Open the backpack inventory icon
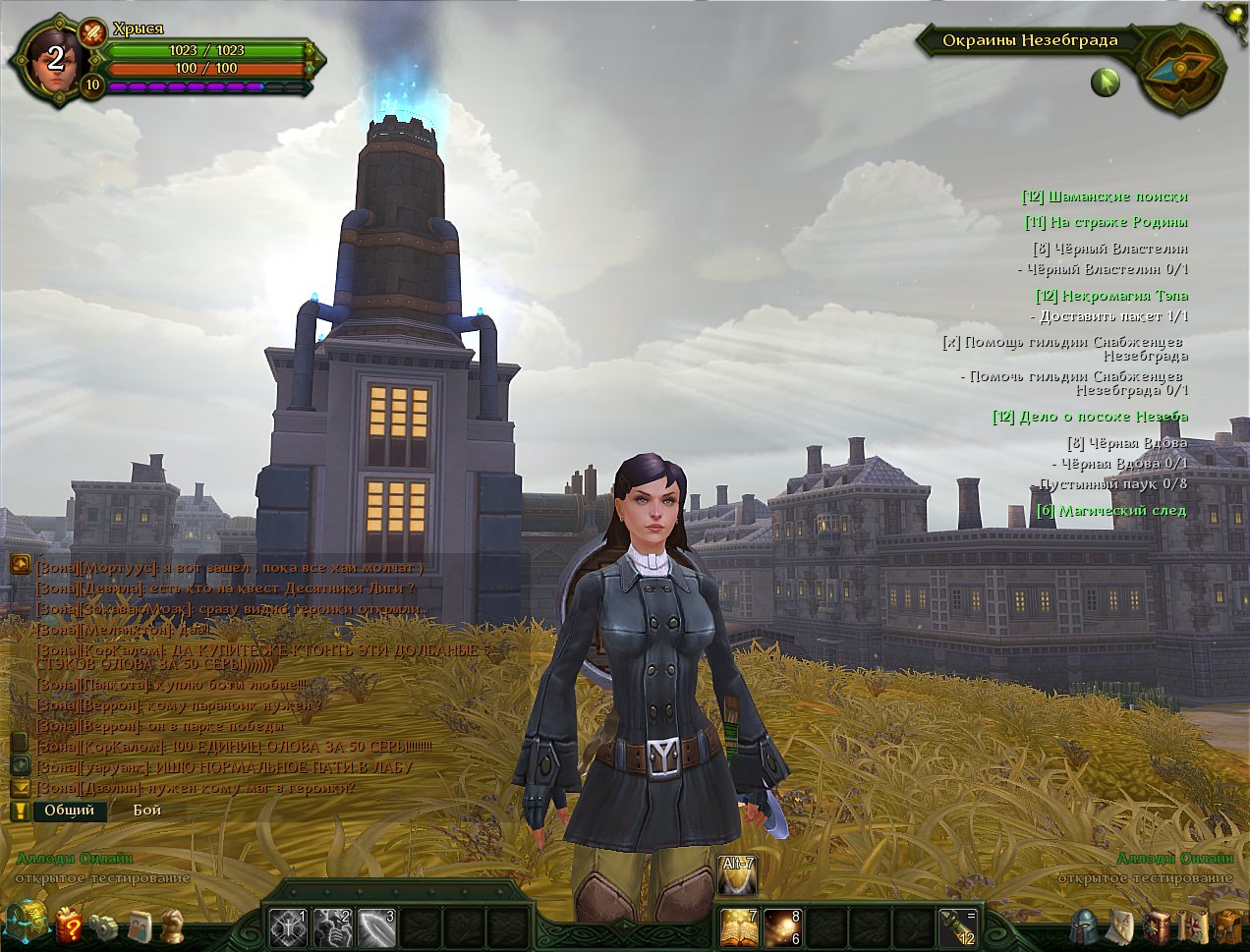 tap(1229, 925)
